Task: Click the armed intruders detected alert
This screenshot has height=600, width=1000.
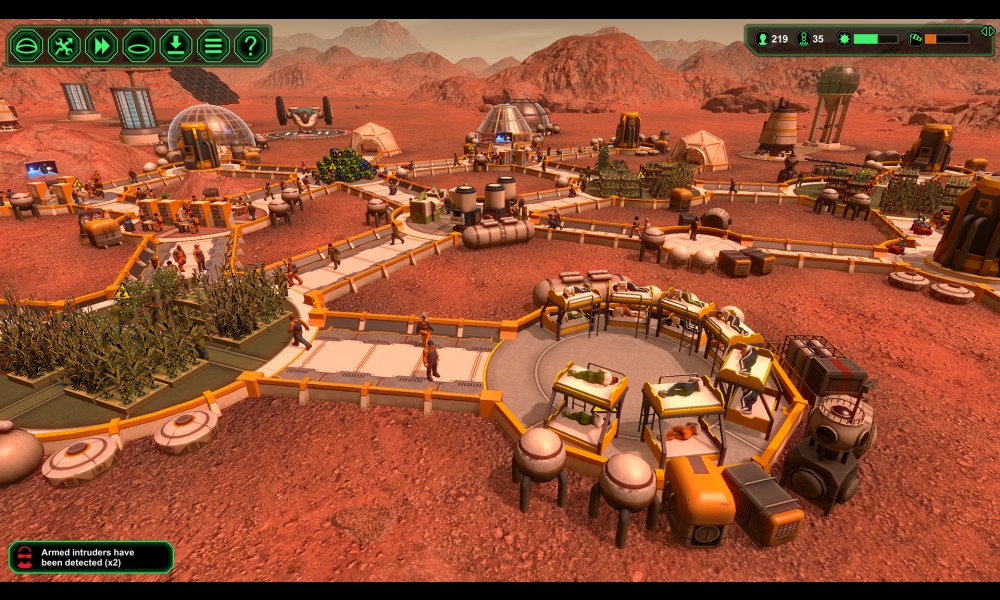Action: (91, 557)
